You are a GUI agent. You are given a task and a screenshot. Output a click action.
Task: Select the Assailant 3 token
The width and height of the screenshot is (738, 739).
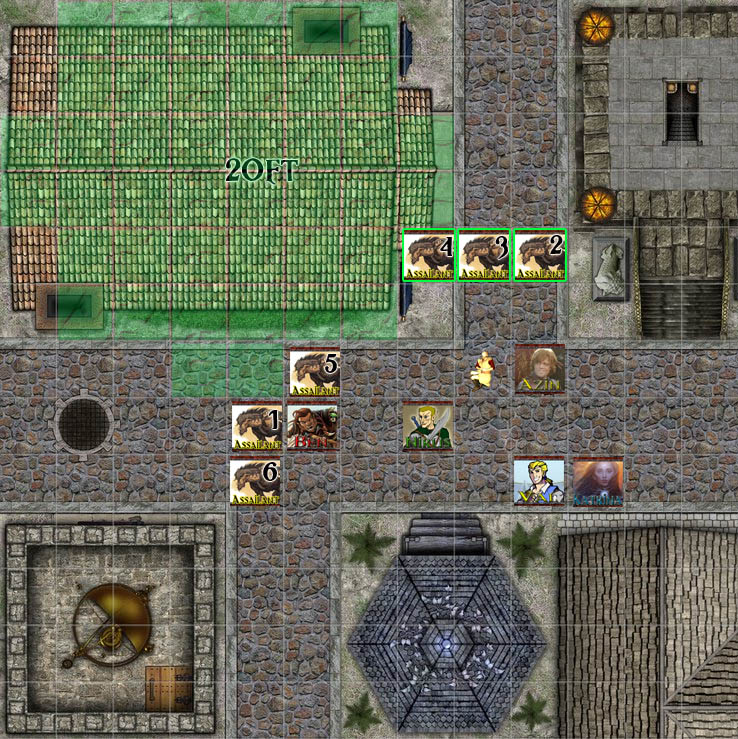coord(484,255)
